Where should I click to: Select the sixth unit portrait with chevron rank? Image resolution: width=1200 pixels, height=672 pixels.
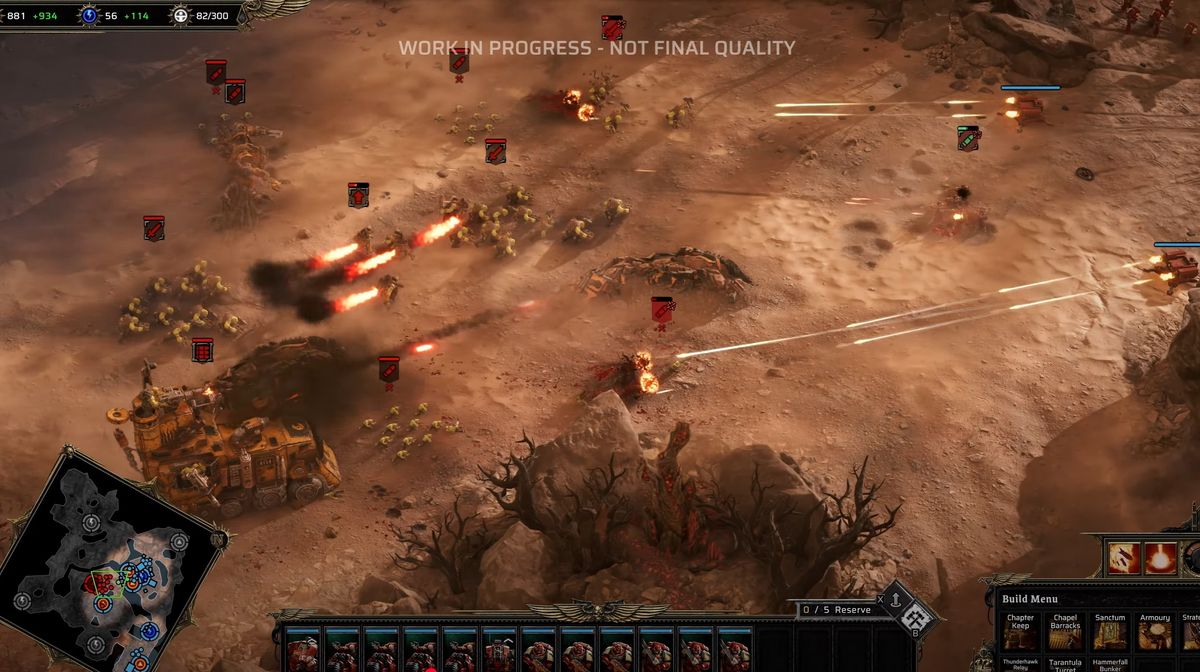pos(499,651)
